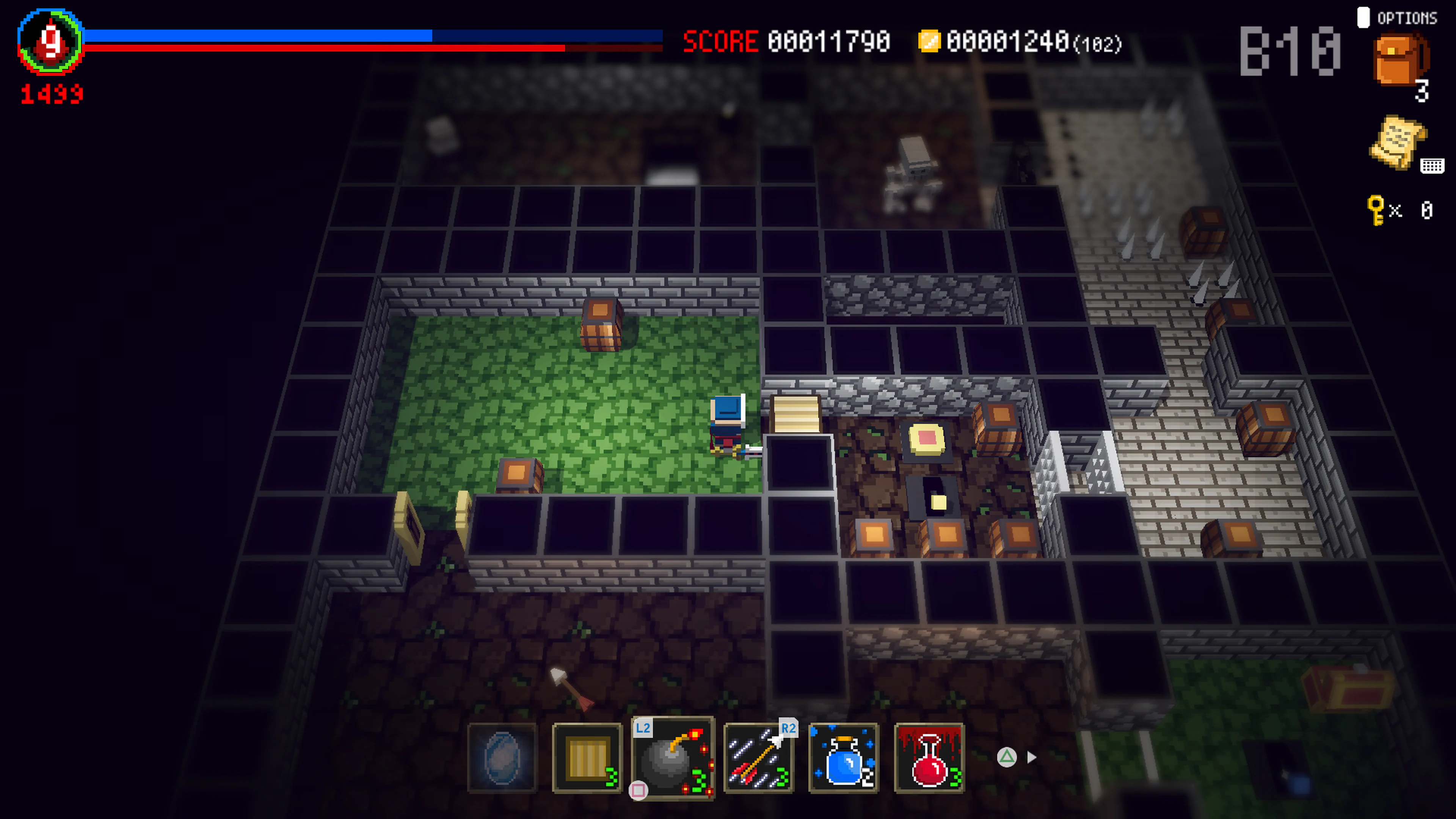This screenshot has height=819, width=1456.
Task: Select the bomb item in the hotbar
Action: coord(675,758)
